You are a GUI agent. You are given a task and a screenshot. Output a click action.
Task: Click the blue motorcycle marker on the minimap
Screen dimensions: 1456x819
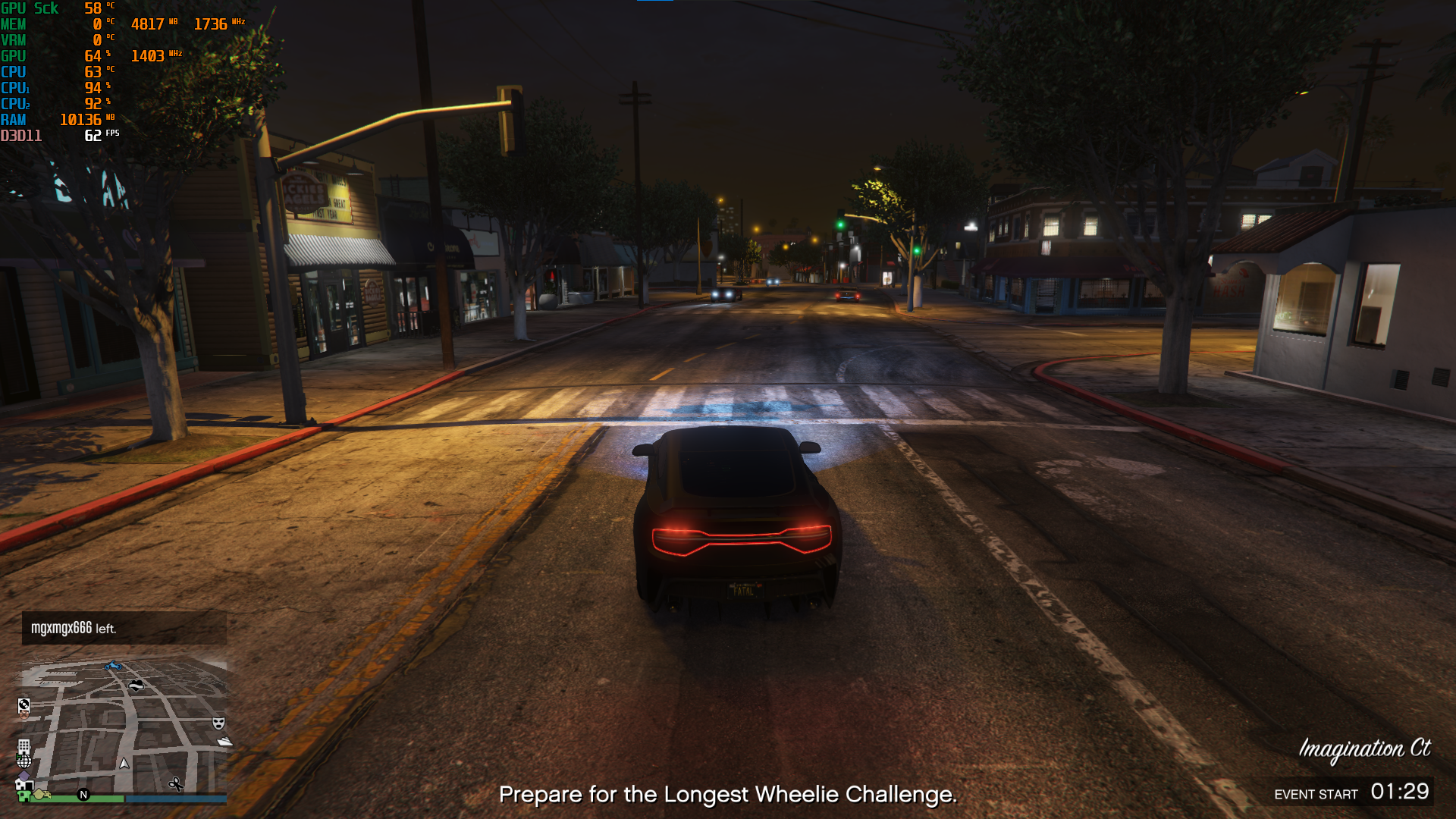pyautogui.click(x=113, y=667)
